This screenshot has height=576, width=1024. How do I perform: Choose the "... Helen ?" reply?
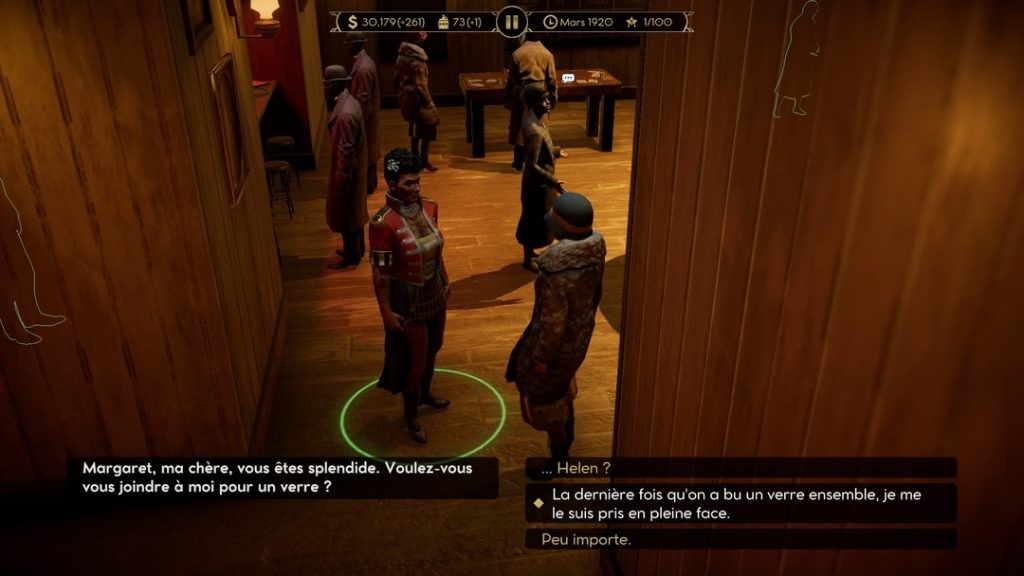(x=740, y=468)
